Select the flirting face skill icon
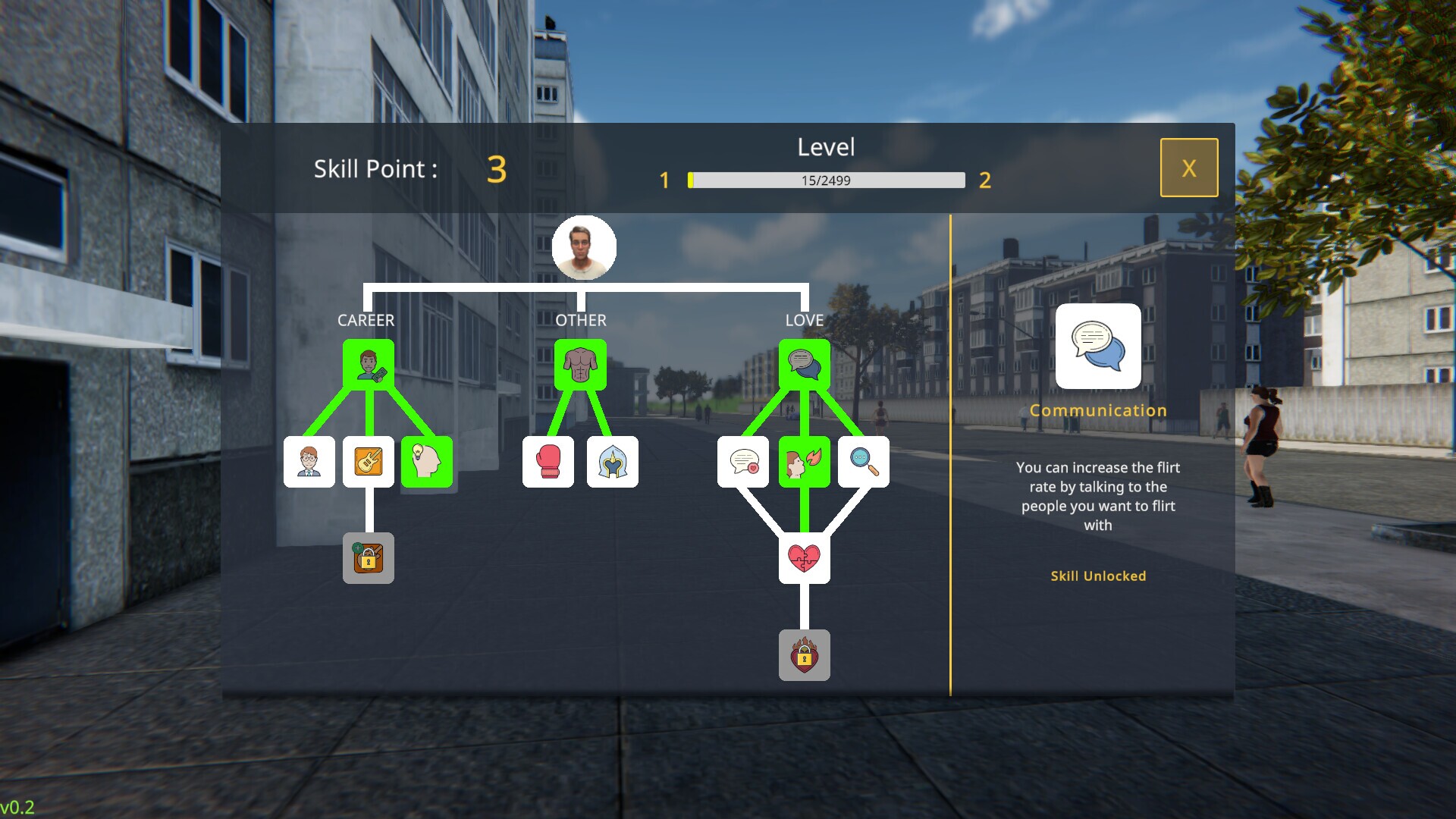Image resolution: width=1456 pixels, height=819 pixels. coord(805,462)
